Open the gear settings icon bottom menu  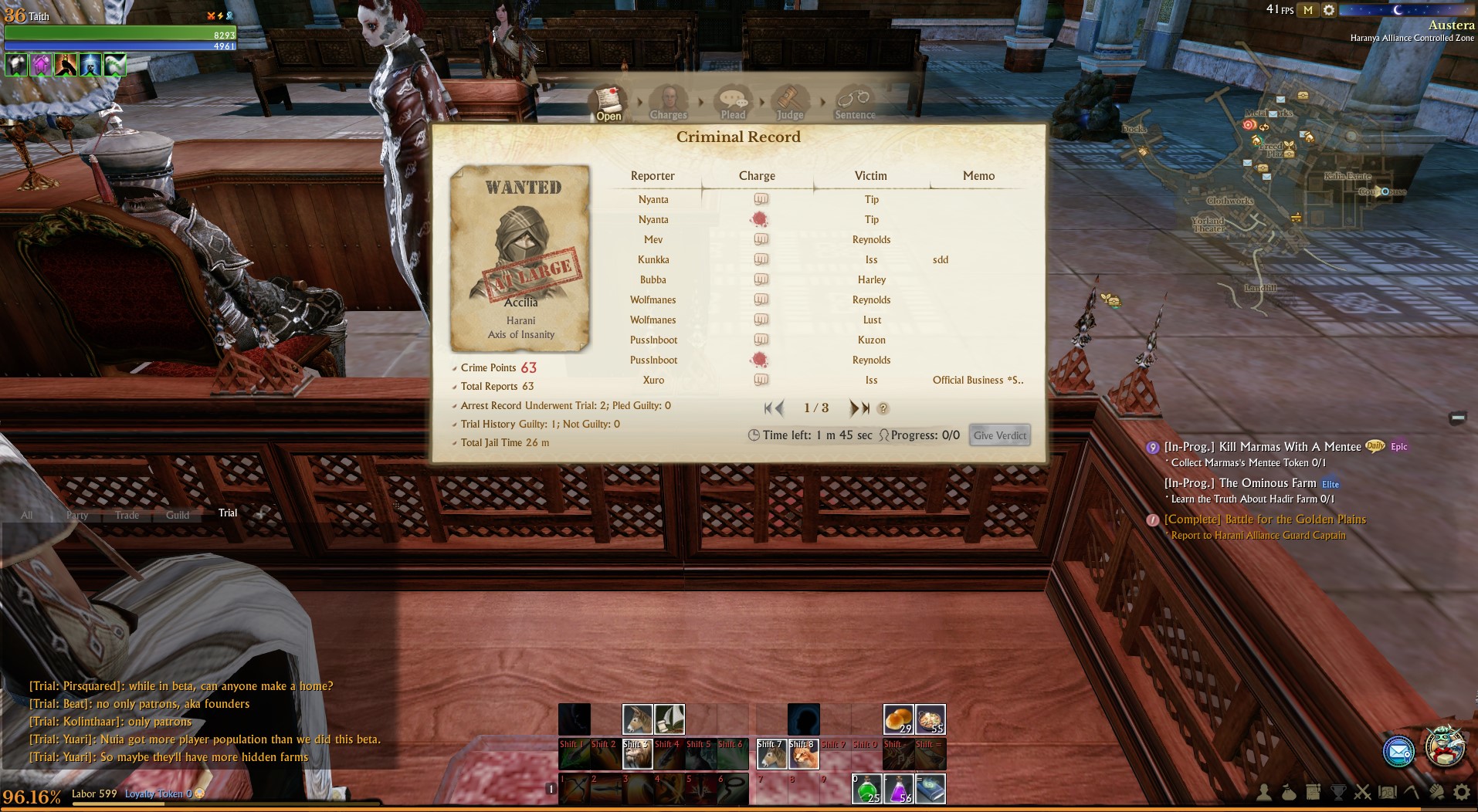point(1461,792)
